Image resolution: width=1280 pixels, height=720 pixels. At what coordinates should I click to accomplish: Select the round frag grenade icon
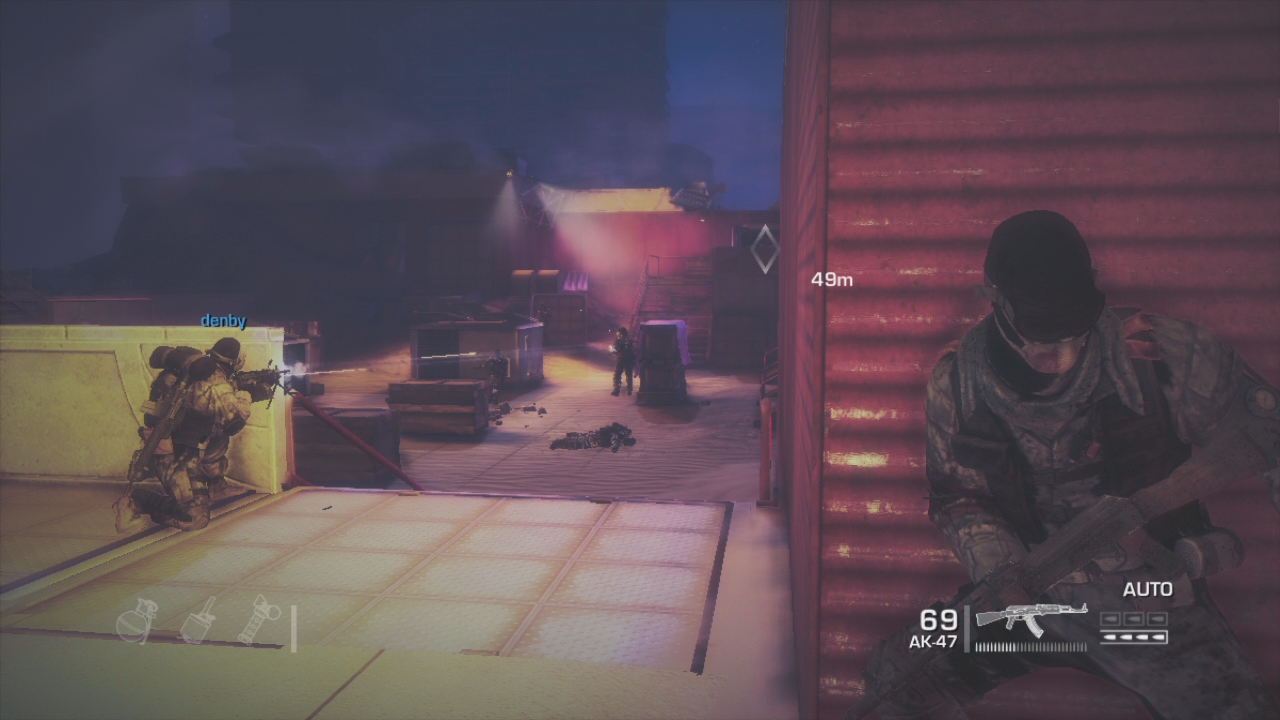click(x=136, y=621)
